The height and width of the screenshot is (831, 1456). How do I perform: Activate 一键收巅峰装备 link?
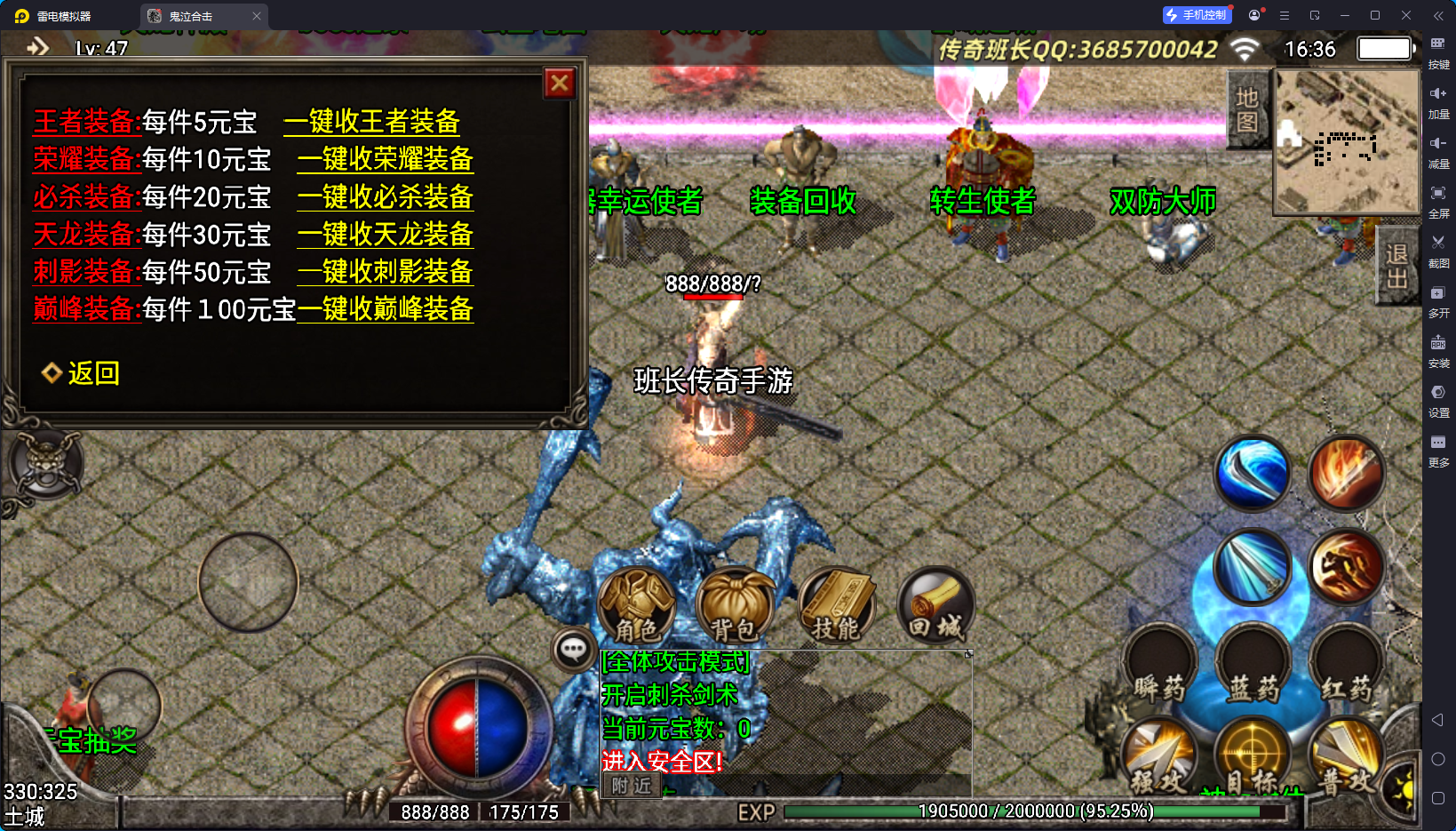coord(385,309)
